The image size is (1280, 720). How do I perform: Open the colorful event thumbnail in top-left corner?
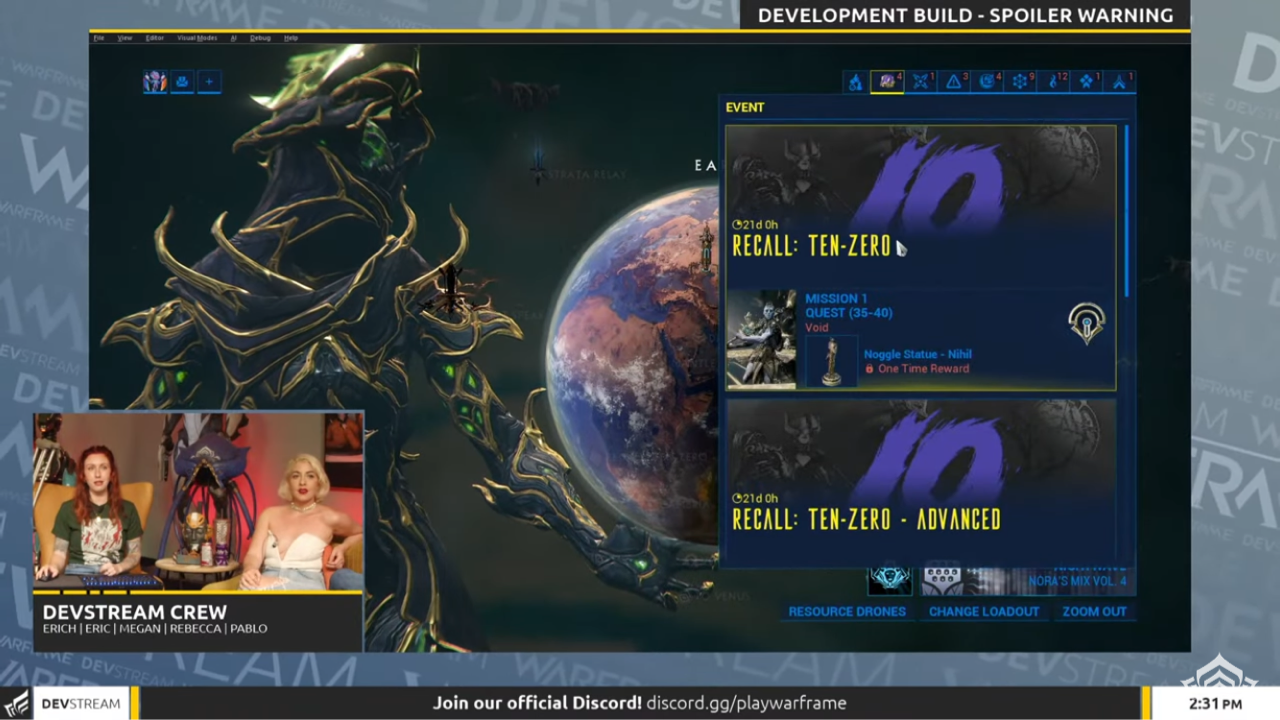coord(155,81)
